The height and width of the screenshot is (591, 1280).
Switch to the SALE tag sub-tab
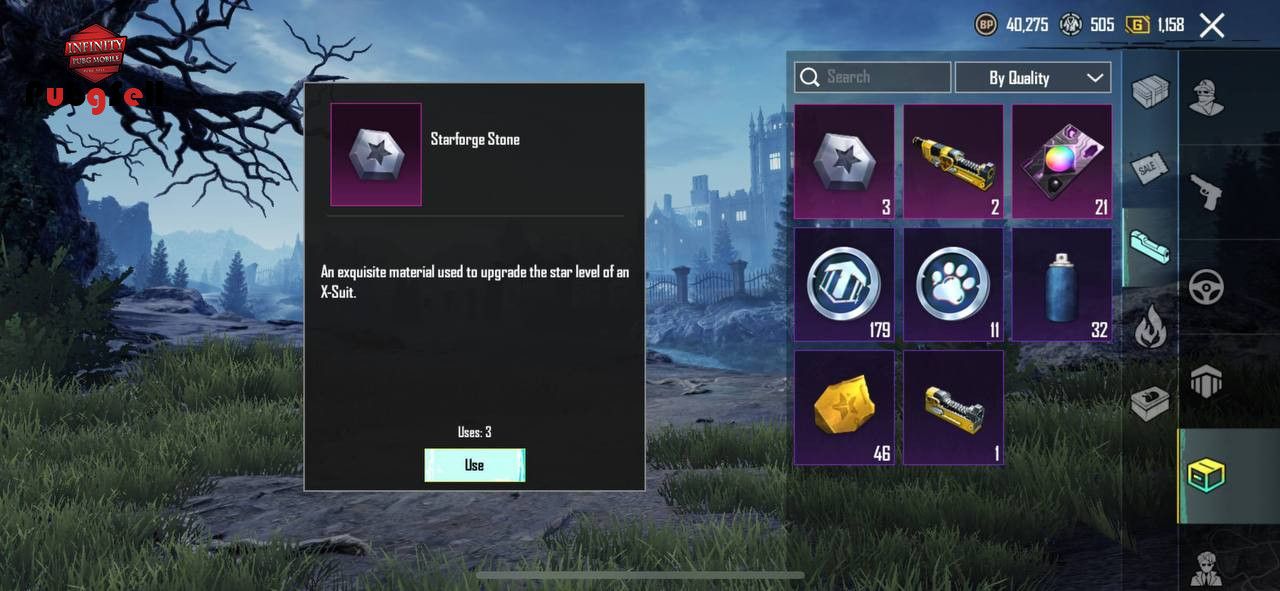pos(1149,169)
